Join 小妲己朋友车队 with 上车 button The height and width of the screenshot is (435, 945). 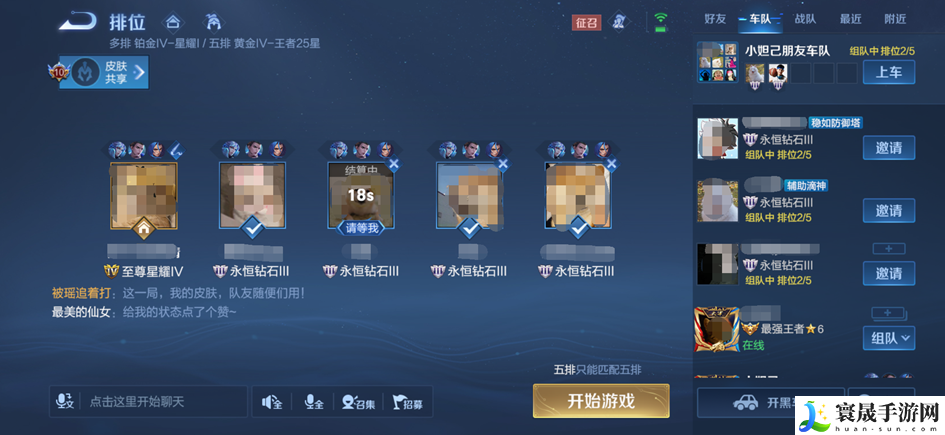click(x=889, y=72)
